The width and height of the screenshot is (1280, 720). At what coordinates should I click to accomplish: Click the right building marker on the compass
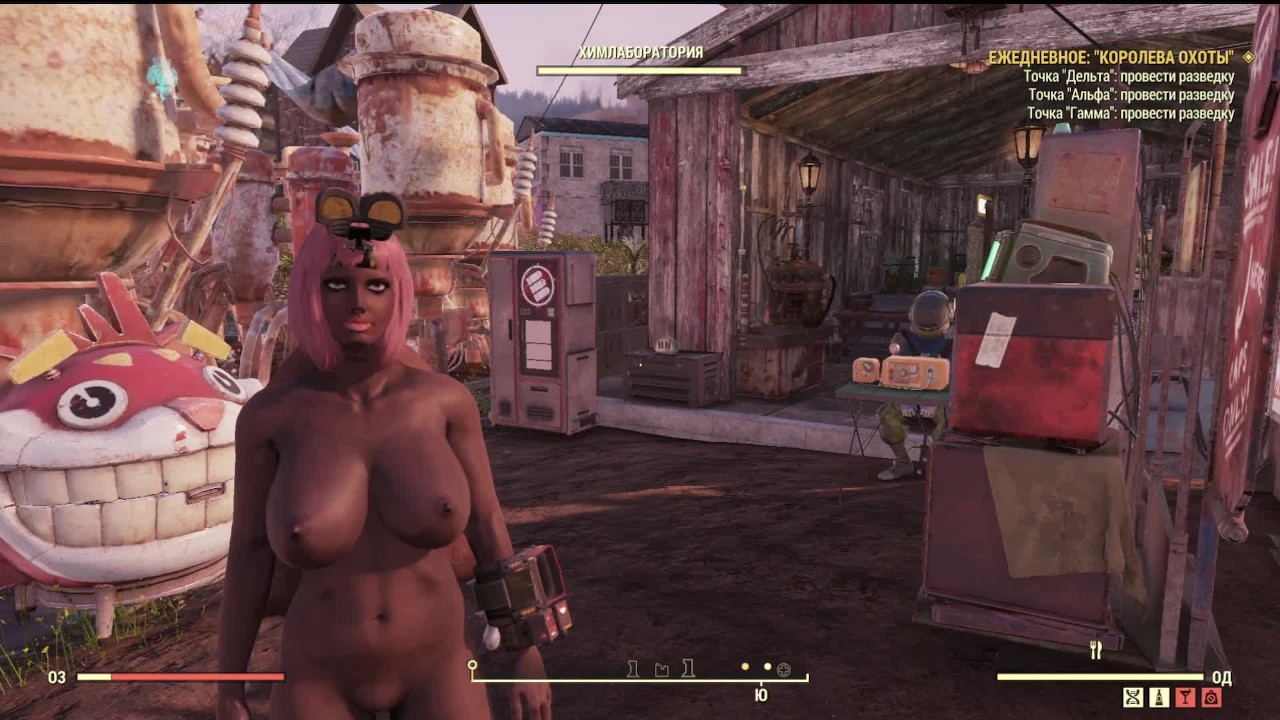pyautogui.click(x=688, y=670)
